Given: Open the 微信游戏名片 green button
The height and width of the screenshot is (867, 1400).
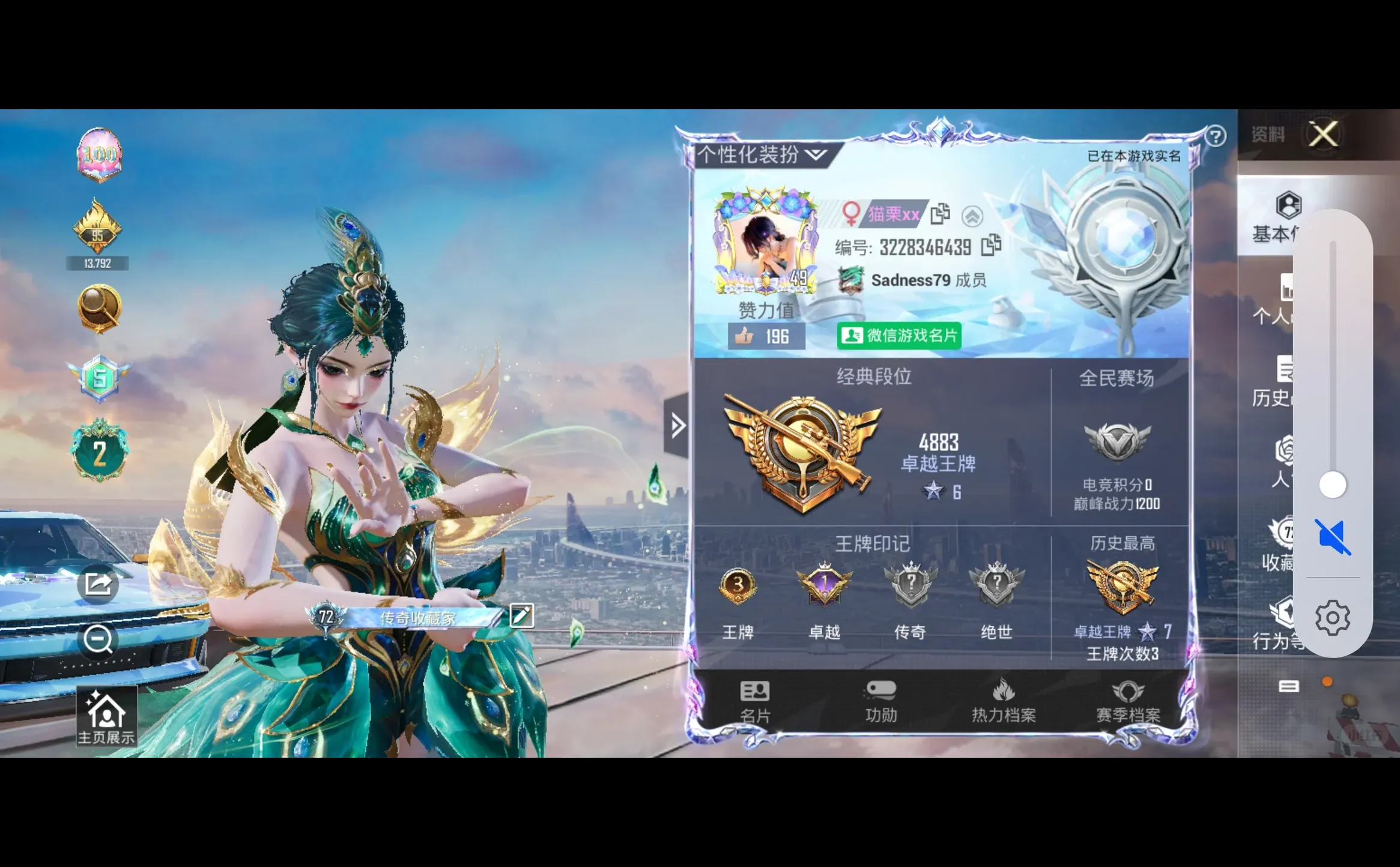Looking at the screenshot, I should click(899, 336).
